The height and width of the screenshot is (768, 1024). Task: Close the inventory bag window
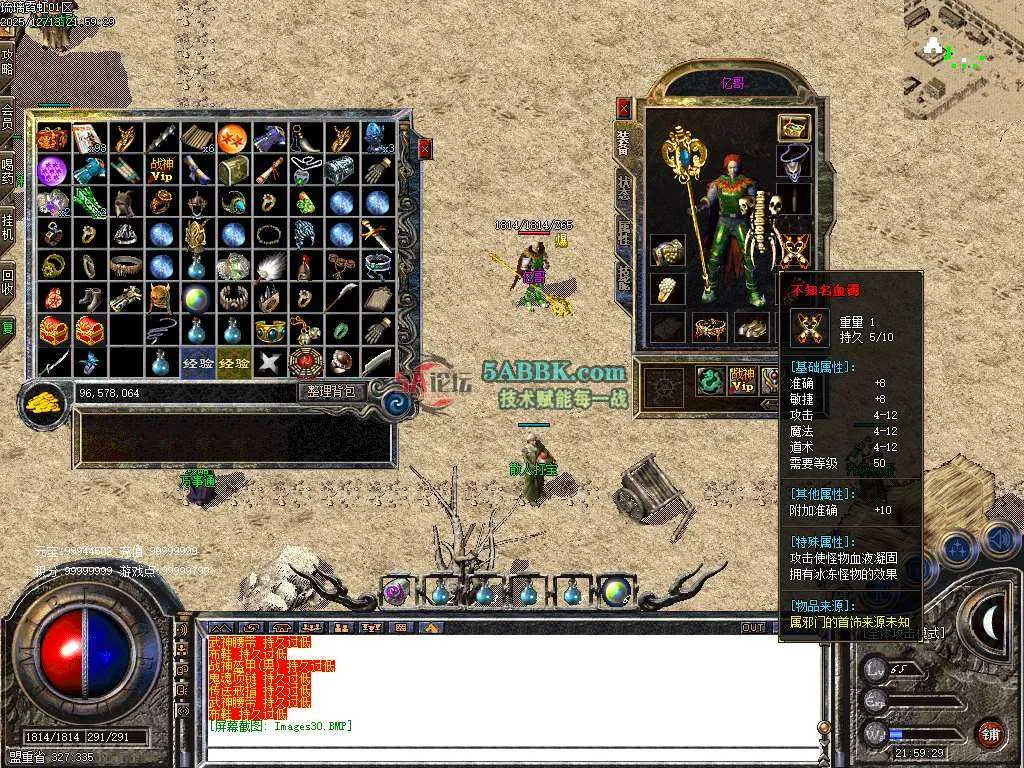pos(425,149)
